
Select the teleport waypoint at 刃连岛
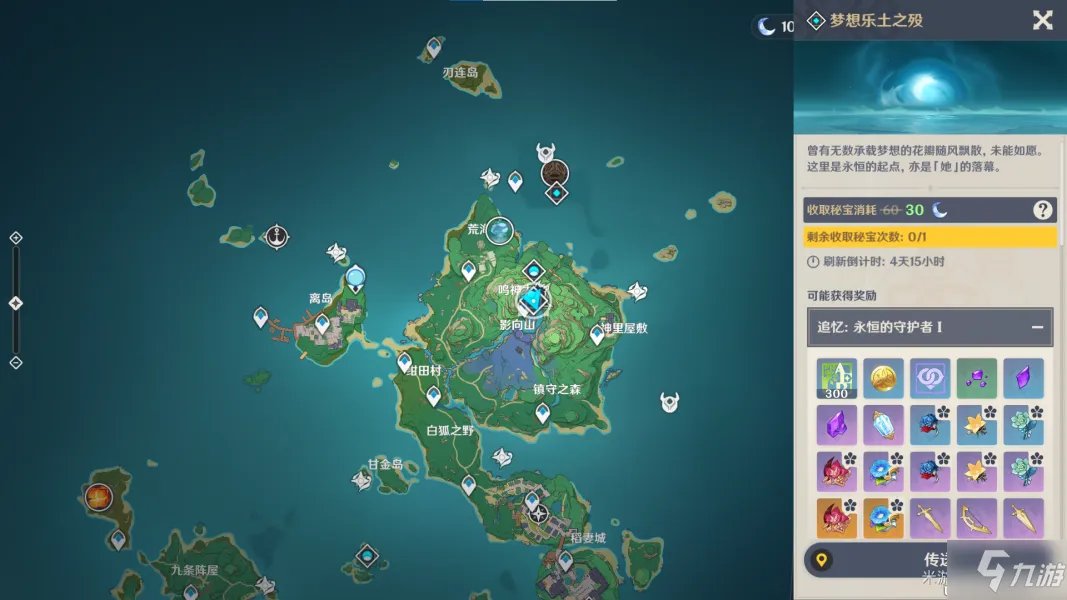(433, 47)
